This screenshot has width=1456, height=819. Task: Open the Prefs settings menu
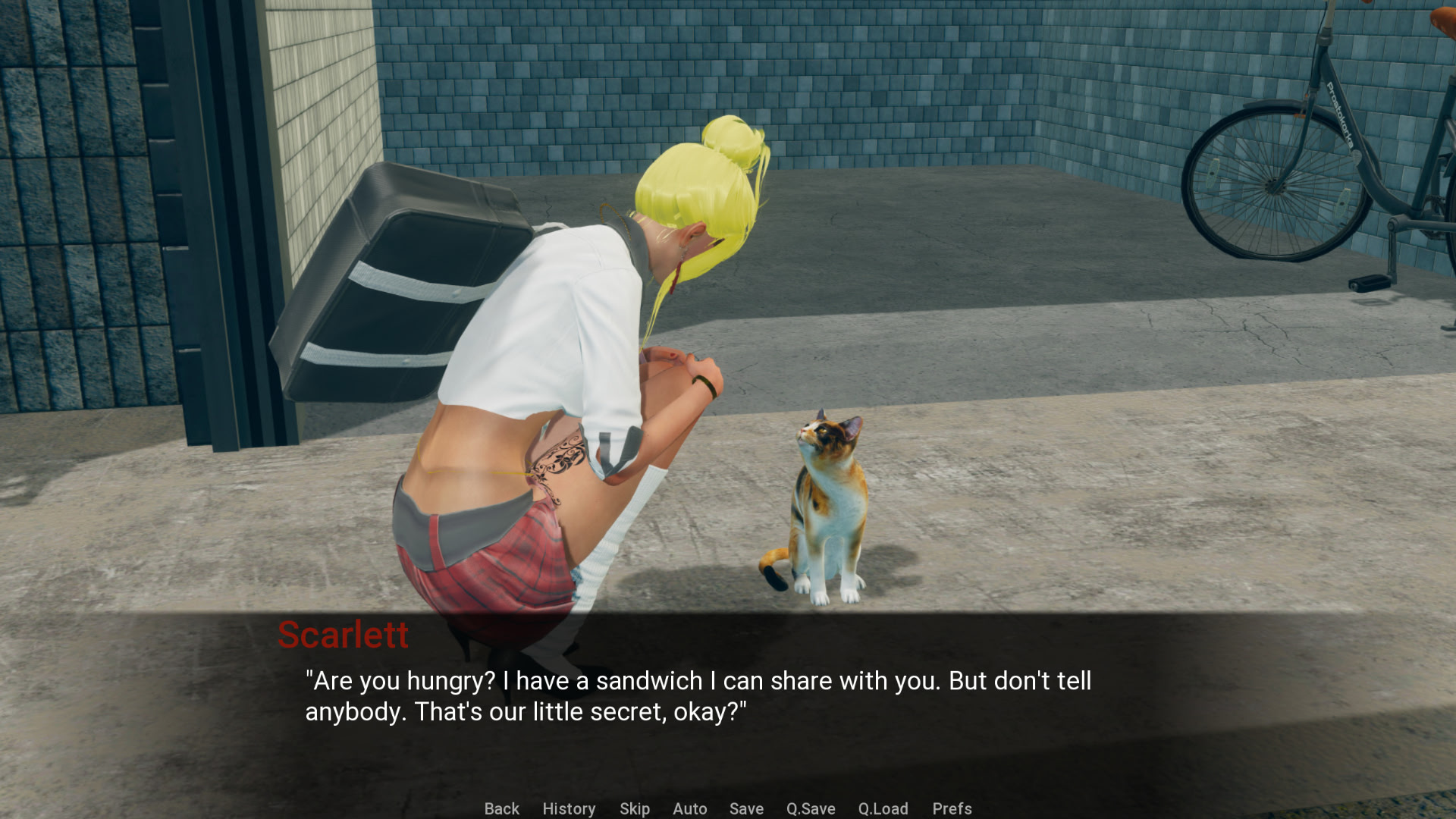coord(952,808)
